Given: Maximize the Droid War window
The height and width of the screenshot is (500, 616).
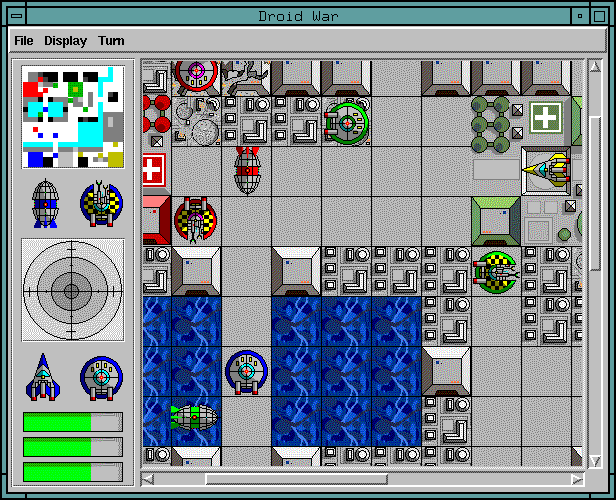Looking at the screenshot, I should click(600, 15).
